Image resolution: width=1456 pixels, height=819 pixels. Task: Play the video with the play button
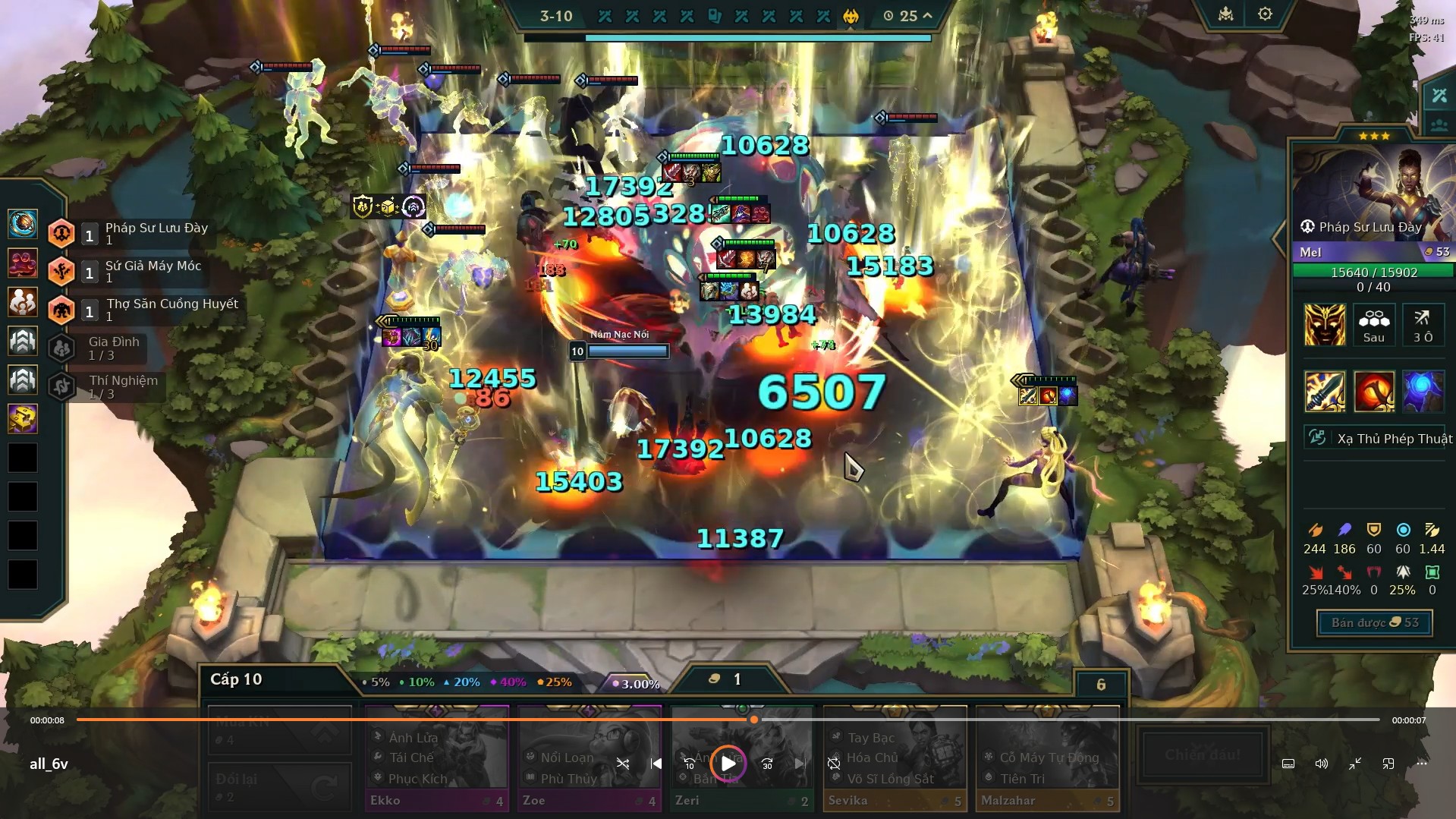pos(728,764)
